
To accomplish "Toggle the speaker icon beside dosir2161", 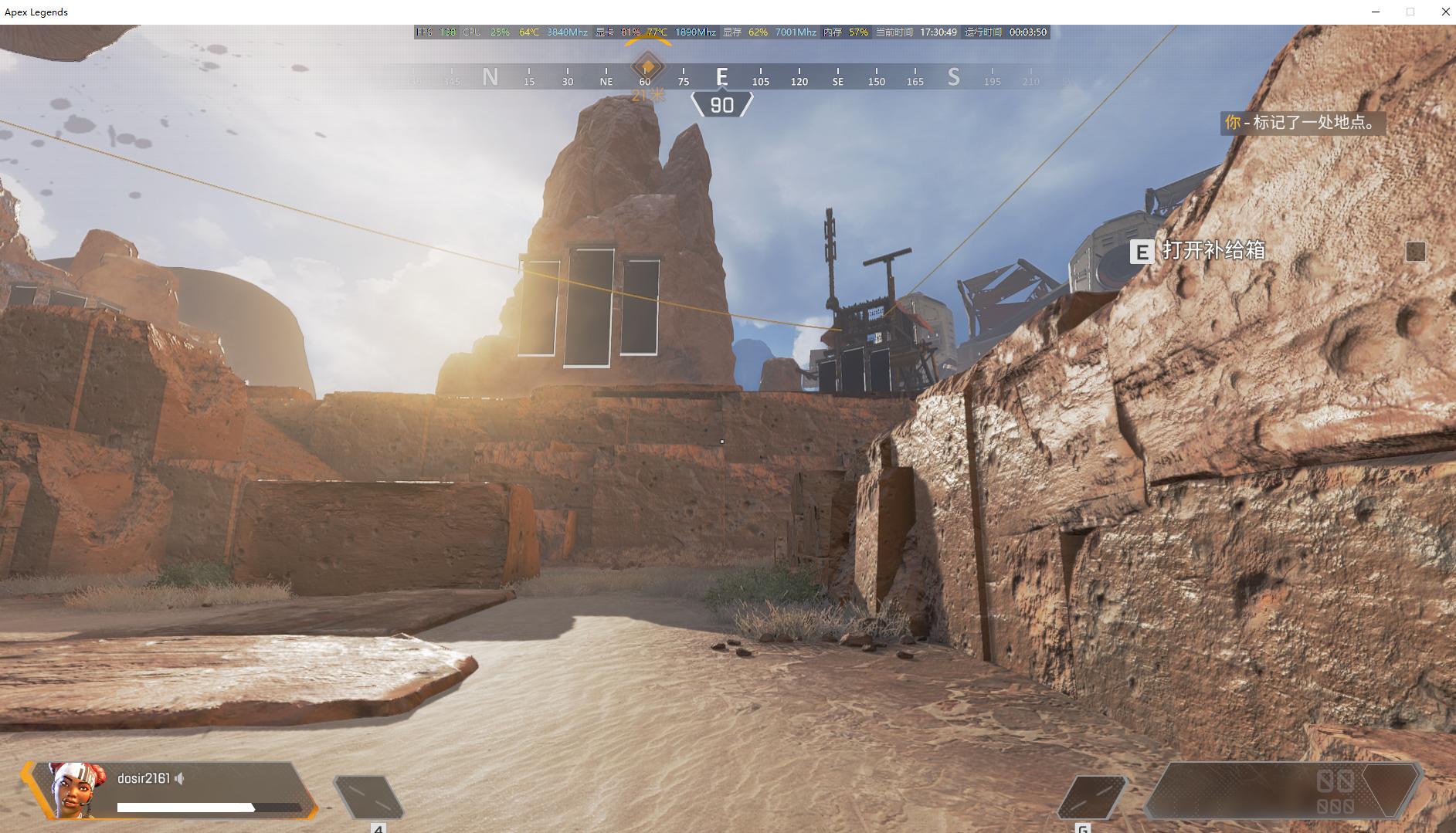I will [x=179, y=778].
